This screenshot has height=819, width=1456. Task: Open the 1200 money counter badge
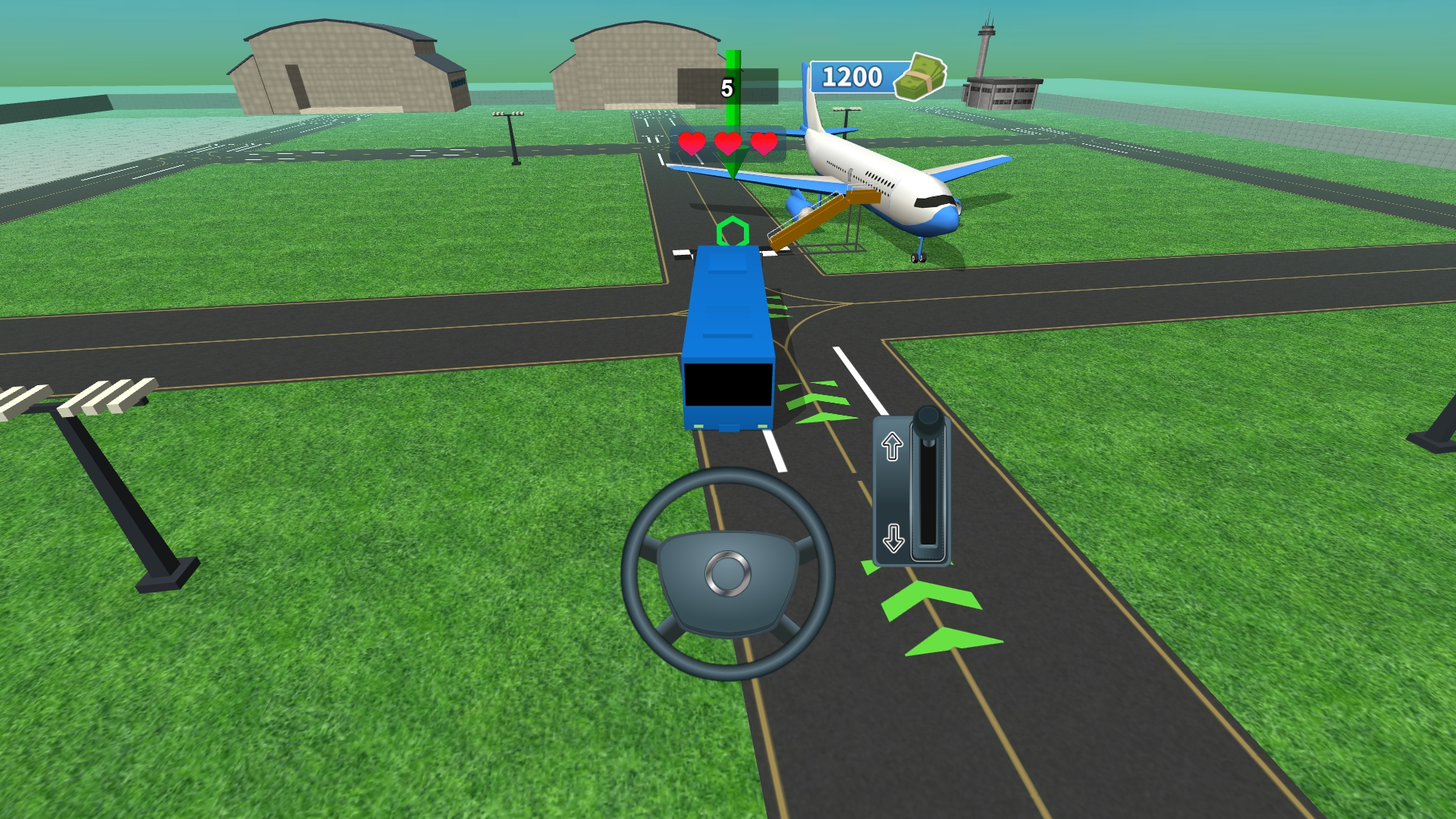pos(852,76)
